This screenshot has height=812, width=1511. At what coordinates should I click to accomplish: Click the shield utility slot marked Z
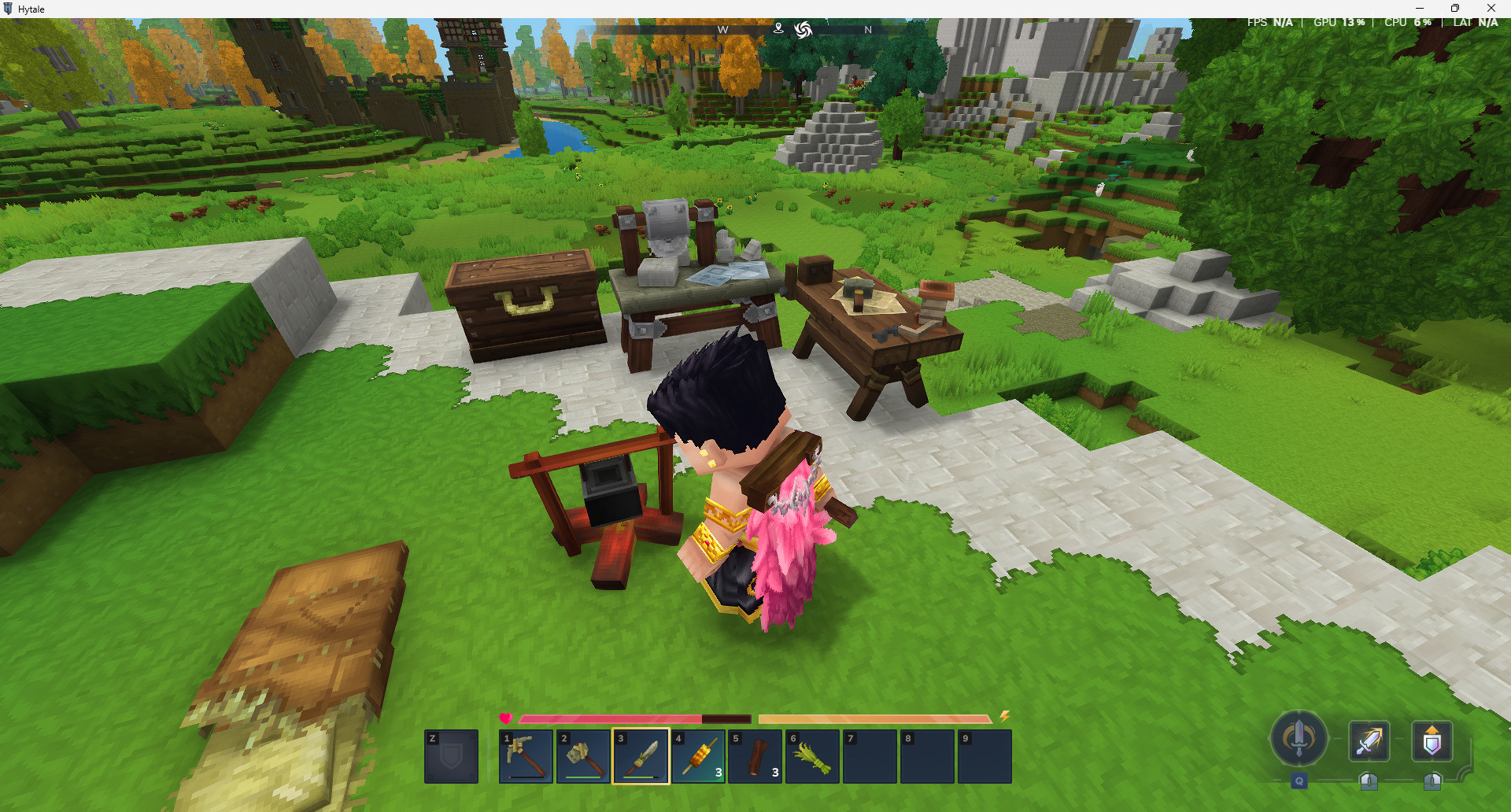[451, 756]
